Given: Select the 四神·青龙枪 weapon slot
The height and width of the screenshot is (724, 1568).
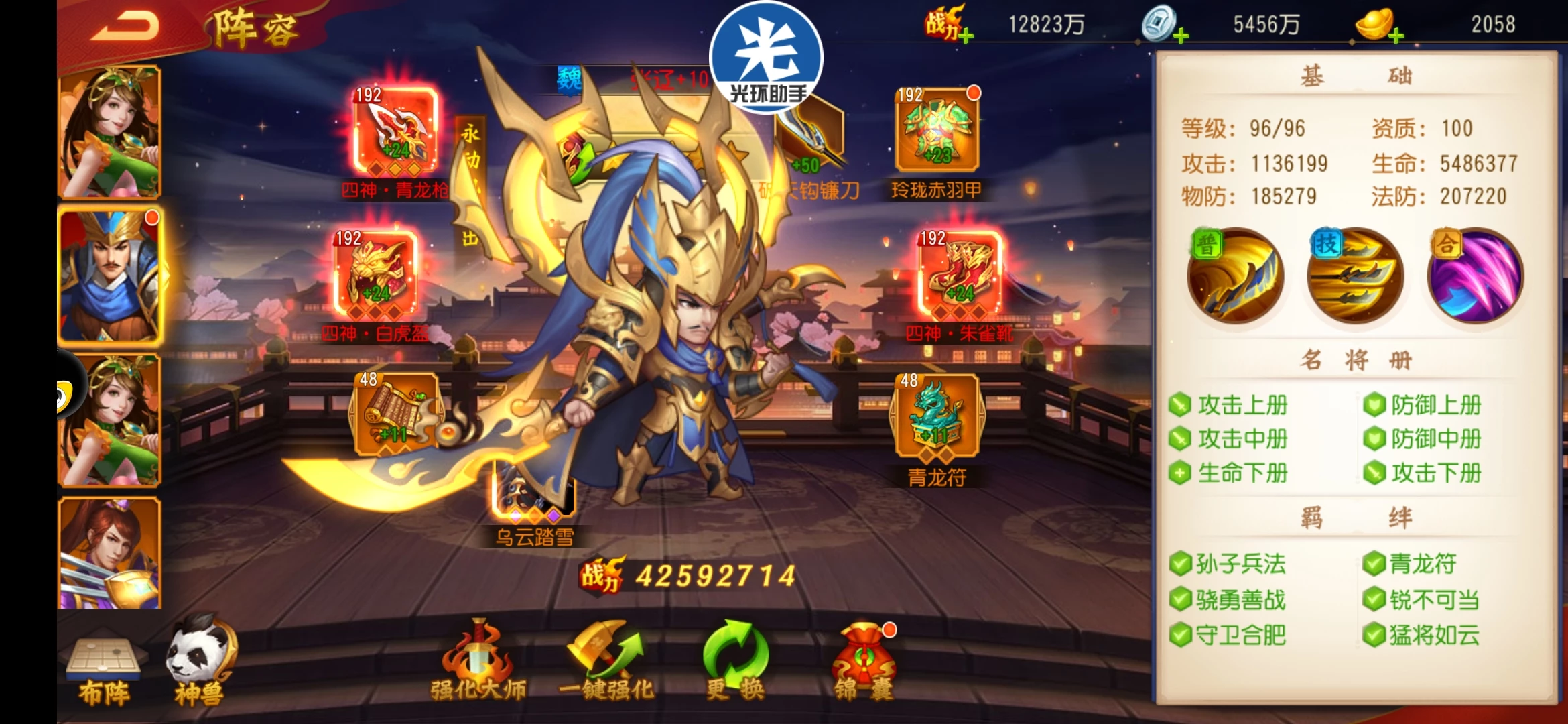Looking at the screenshot, I should click(395, 132).
